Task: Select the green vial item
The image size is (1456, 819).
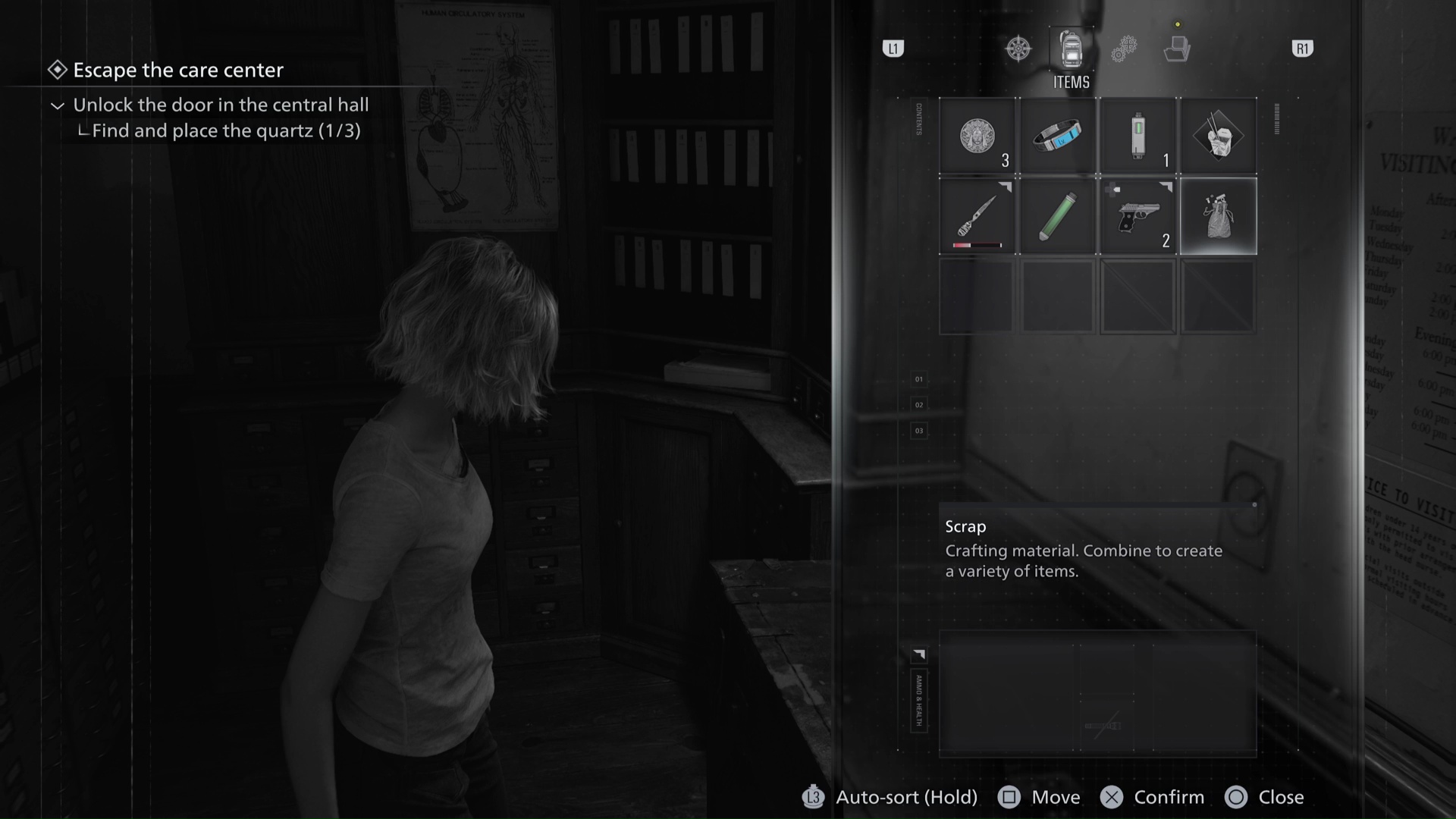Action: [x=1057, y=217]
